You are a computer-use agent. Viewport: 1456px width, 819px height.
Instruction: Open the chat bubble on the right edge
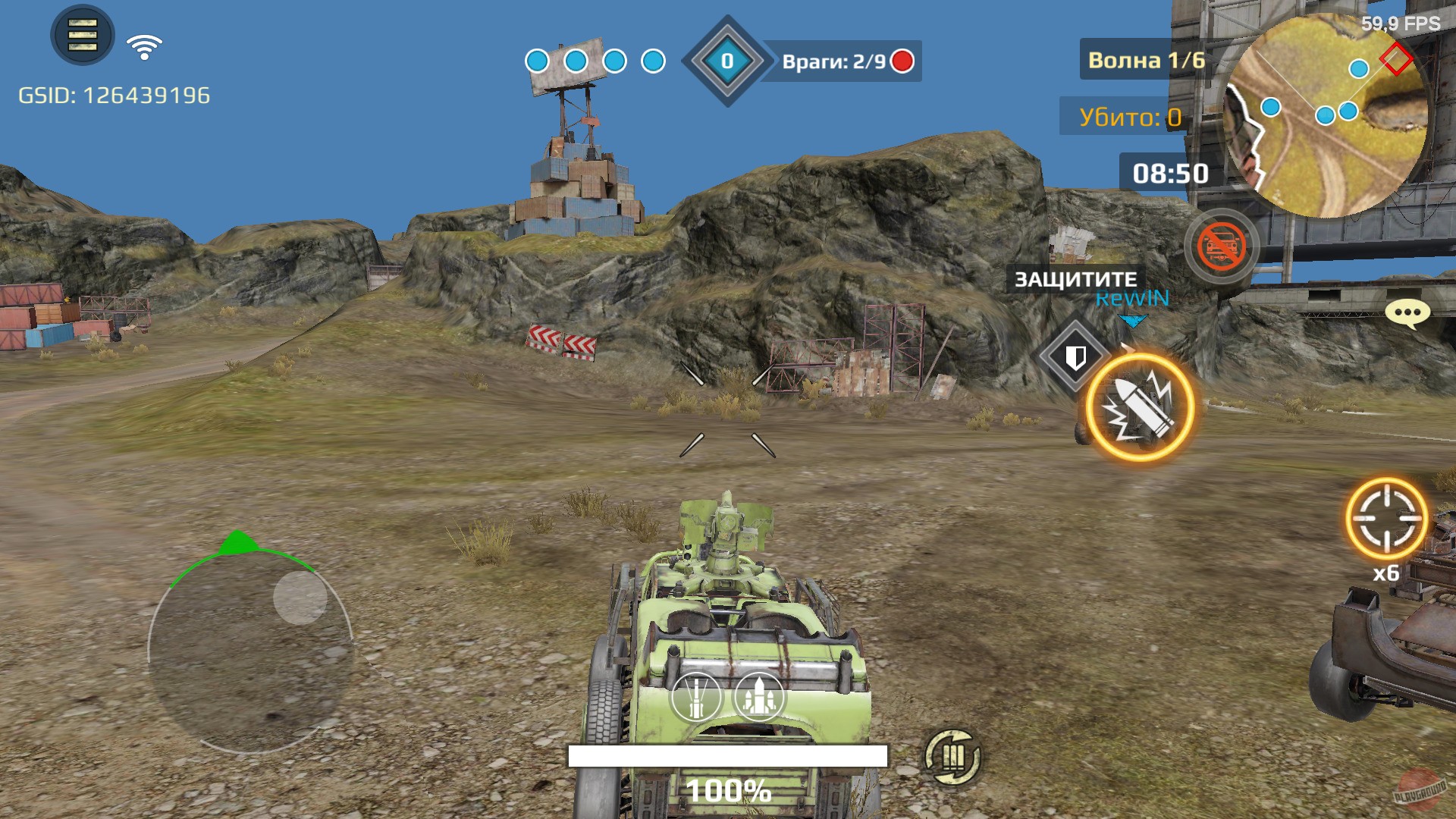tap(1407, 313)
